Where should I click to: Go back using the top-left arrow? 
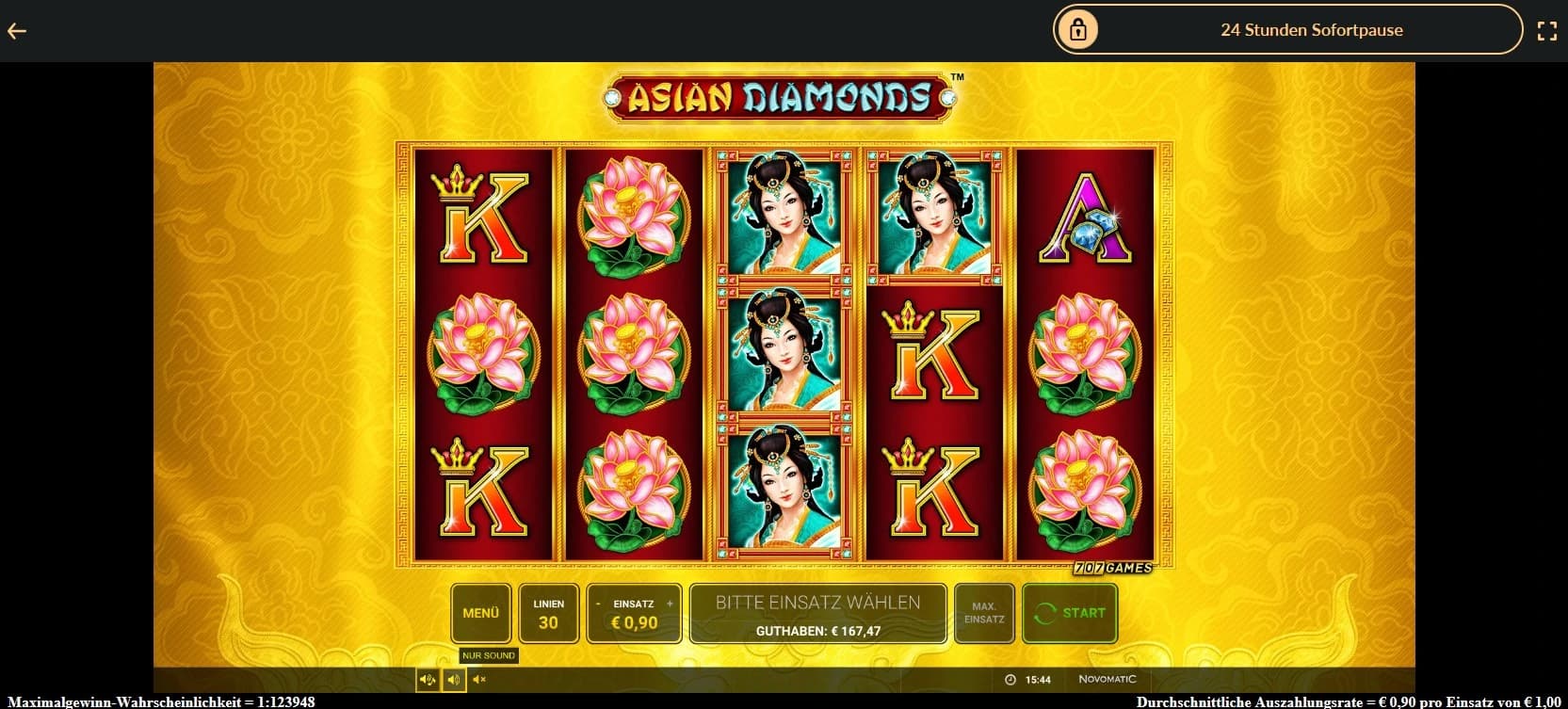(x=17, y=31)
